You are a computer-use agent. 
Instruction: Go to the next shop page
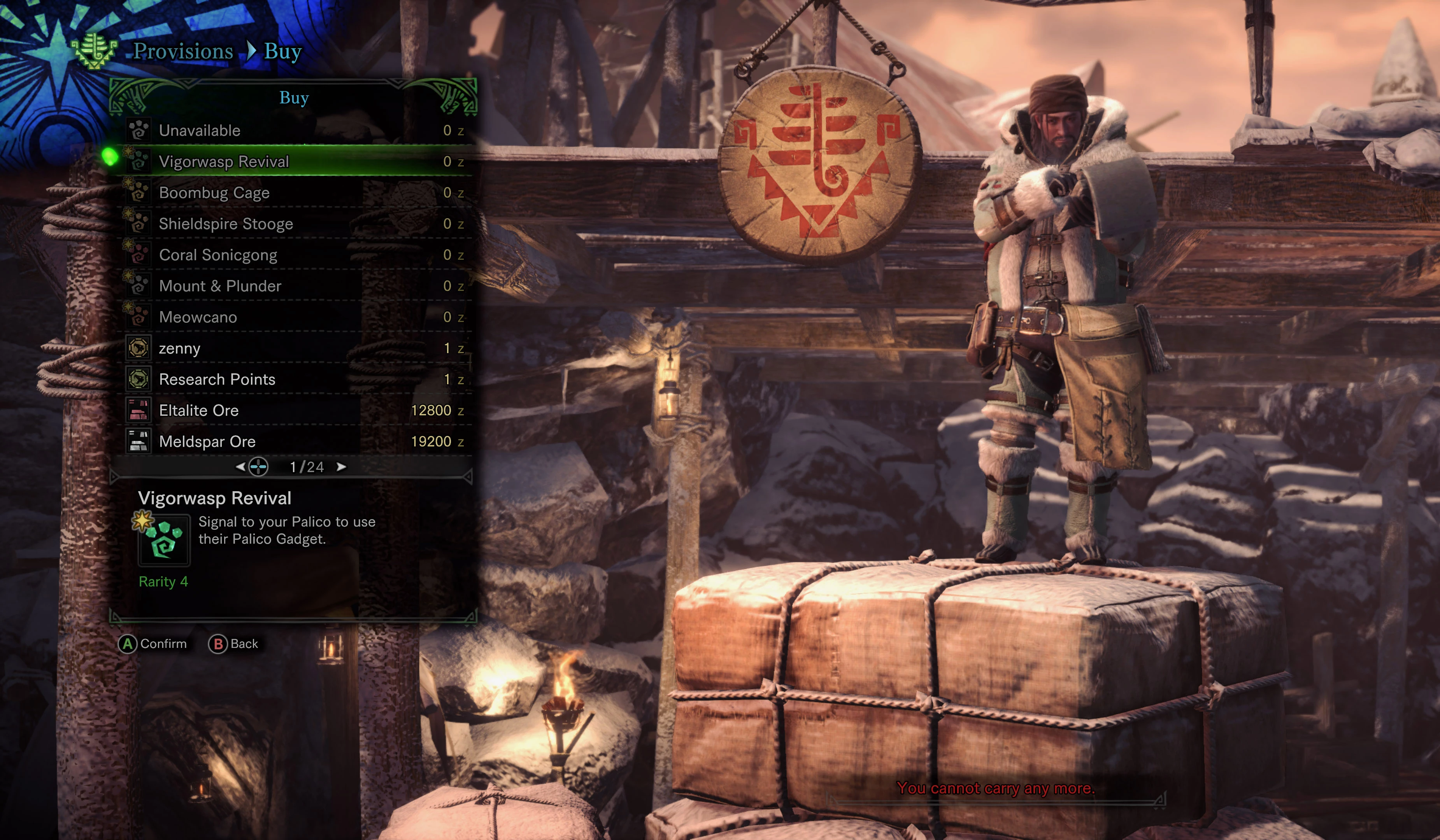(x=342, y=467)
